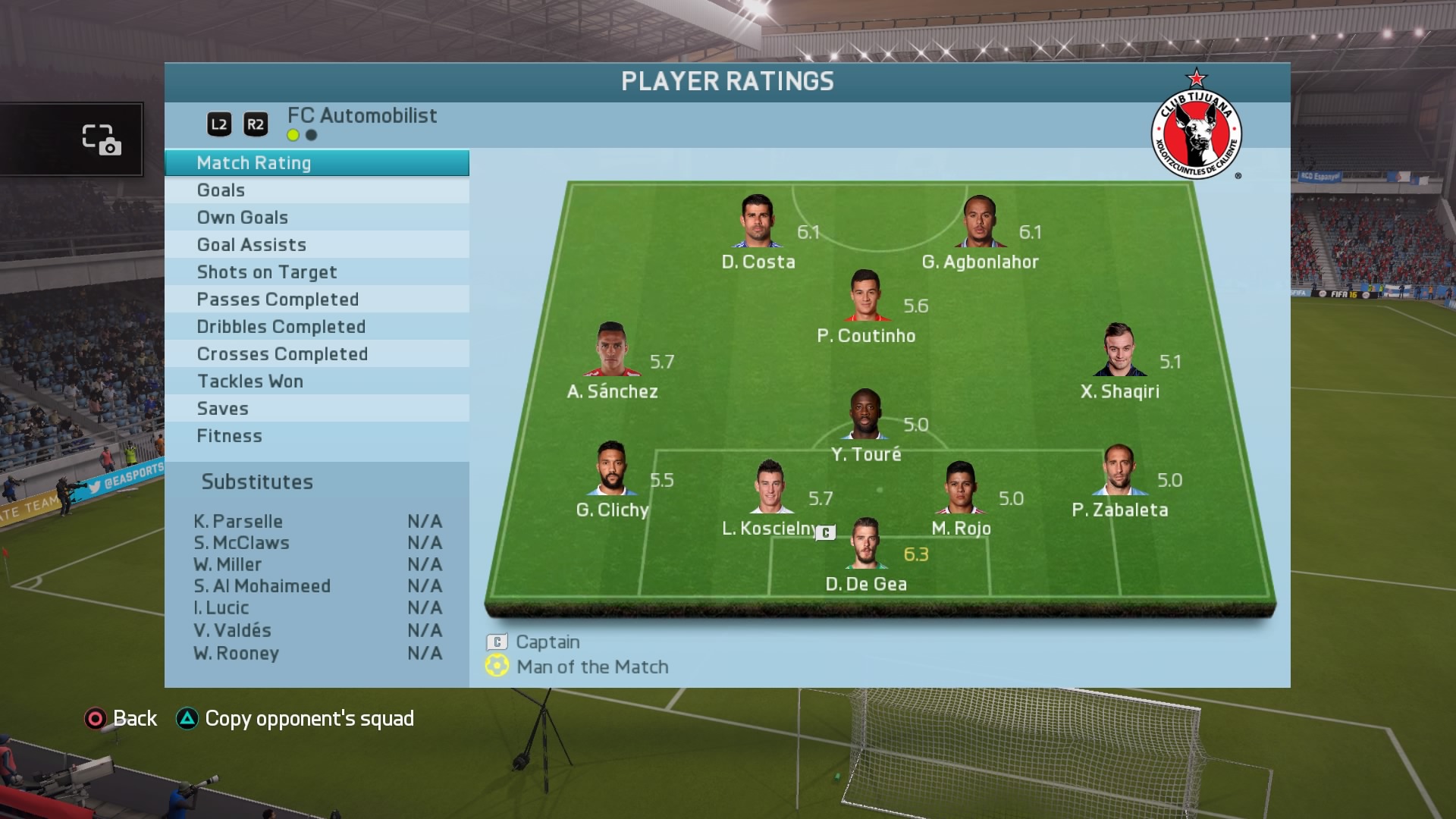Select the Match Rating stat row
This screenshot has width=1456, height=819.
(316, 163)
